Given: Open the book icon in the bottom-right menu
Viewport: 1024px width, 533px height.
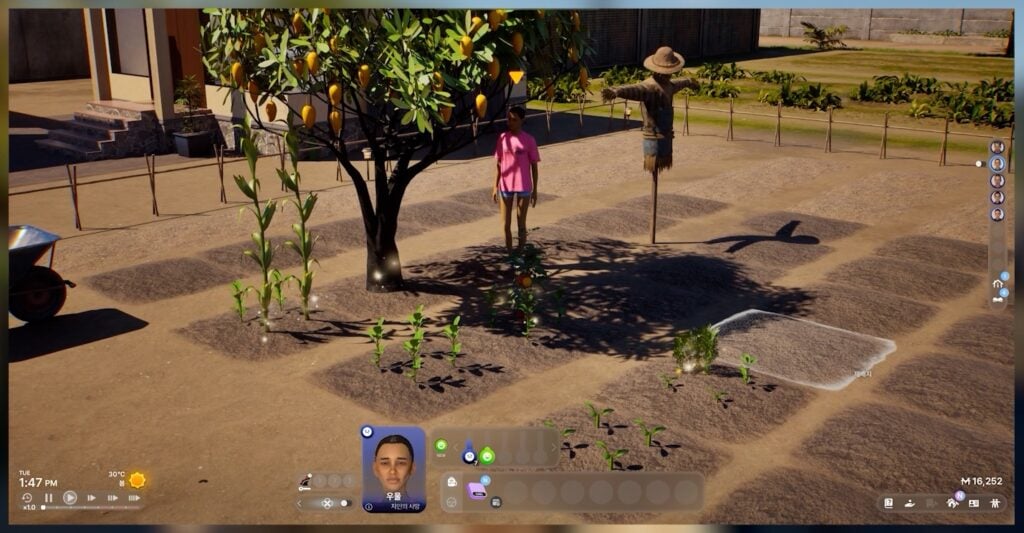Looking at the screenshot, I should 889,503.
